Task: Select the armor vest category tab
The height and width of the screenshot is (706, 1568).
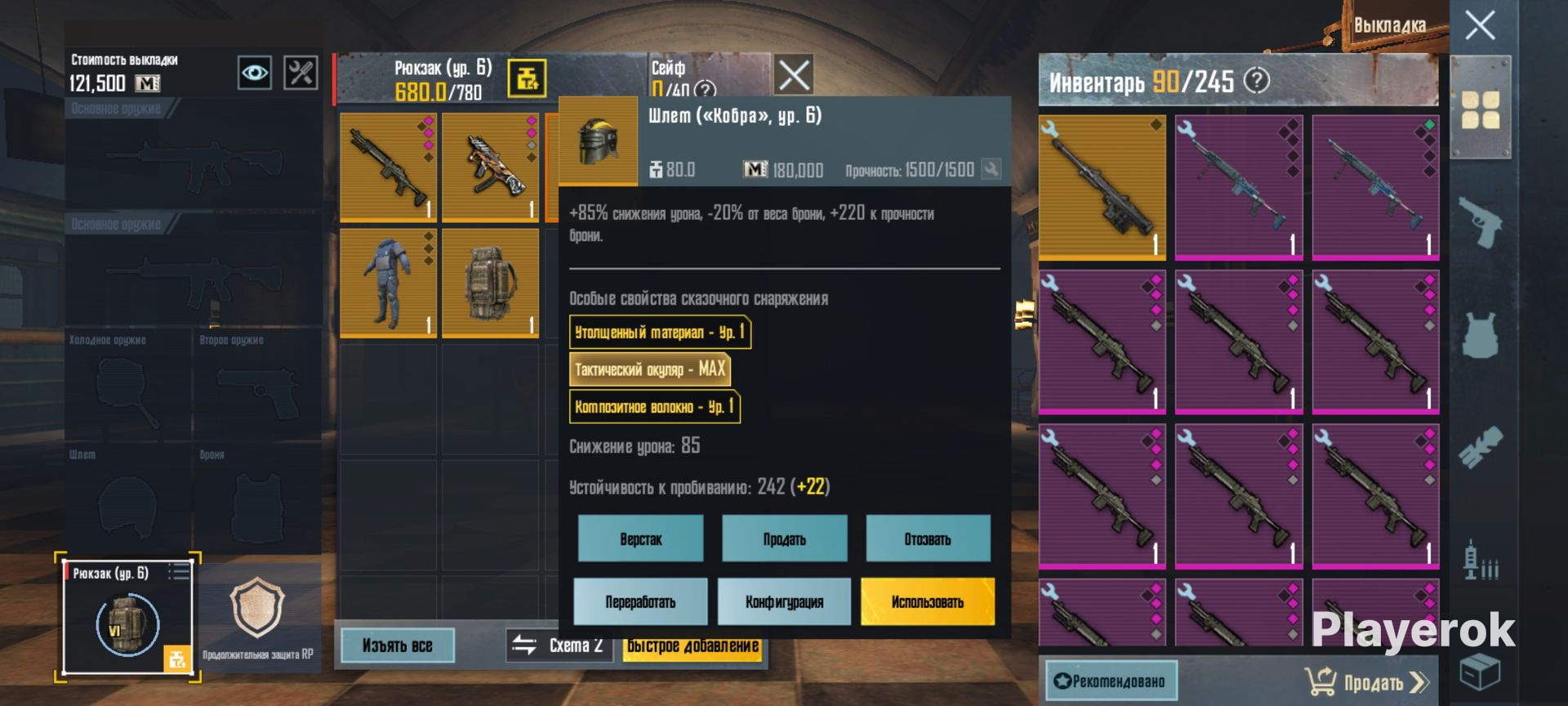Action: point(1480,334)
